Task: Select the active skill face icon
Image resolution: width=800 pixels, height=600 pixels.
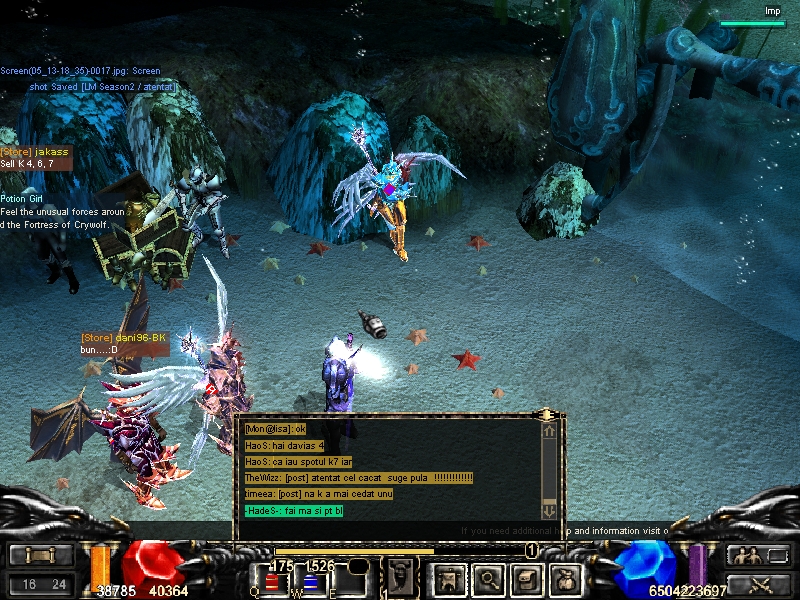Action: [x=400, y=576]
